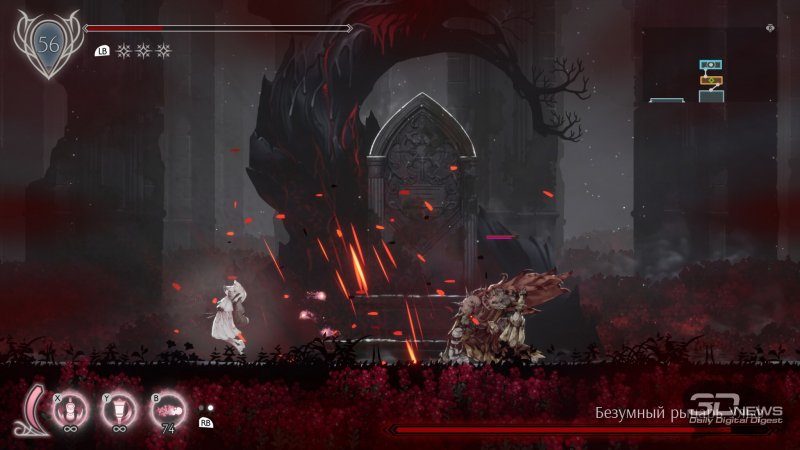Activate the Y torch-shaped skill icon
This screenshot has width=800, height=450.
point(119,411)
